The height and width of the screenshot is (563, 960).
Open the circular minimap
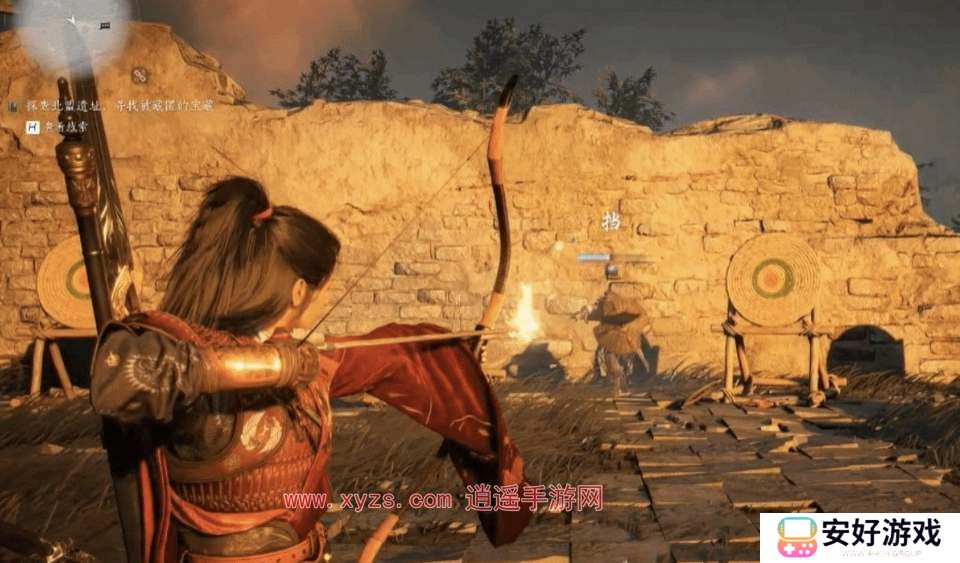pos(72,30)
